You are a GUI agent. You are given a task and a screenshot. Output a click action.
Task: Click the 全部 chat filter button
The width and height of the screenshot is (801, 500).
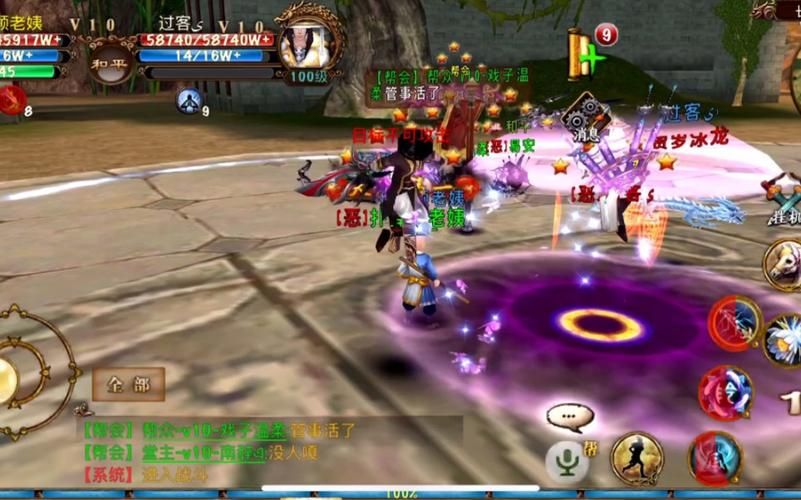tap(129, 384)
